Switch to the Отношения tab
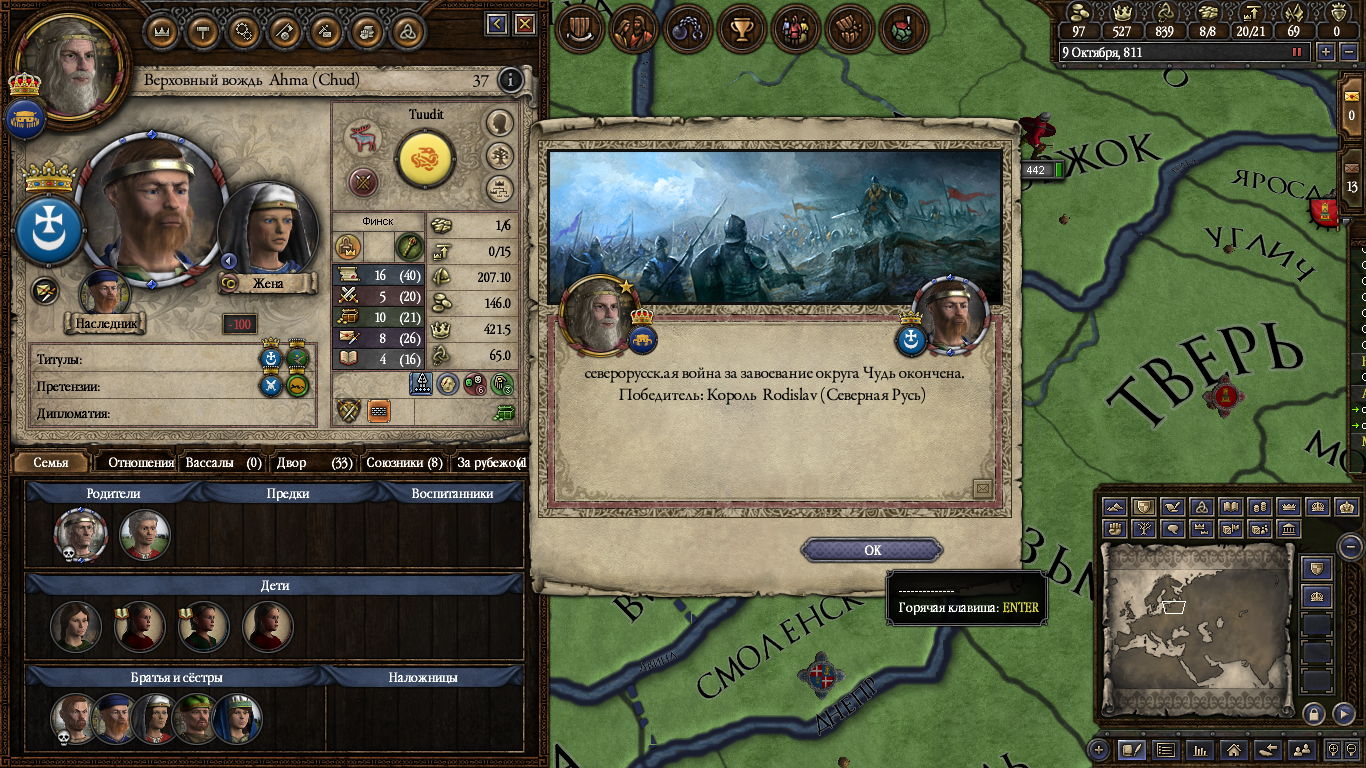1366x768 pixels. coord(140,463)
